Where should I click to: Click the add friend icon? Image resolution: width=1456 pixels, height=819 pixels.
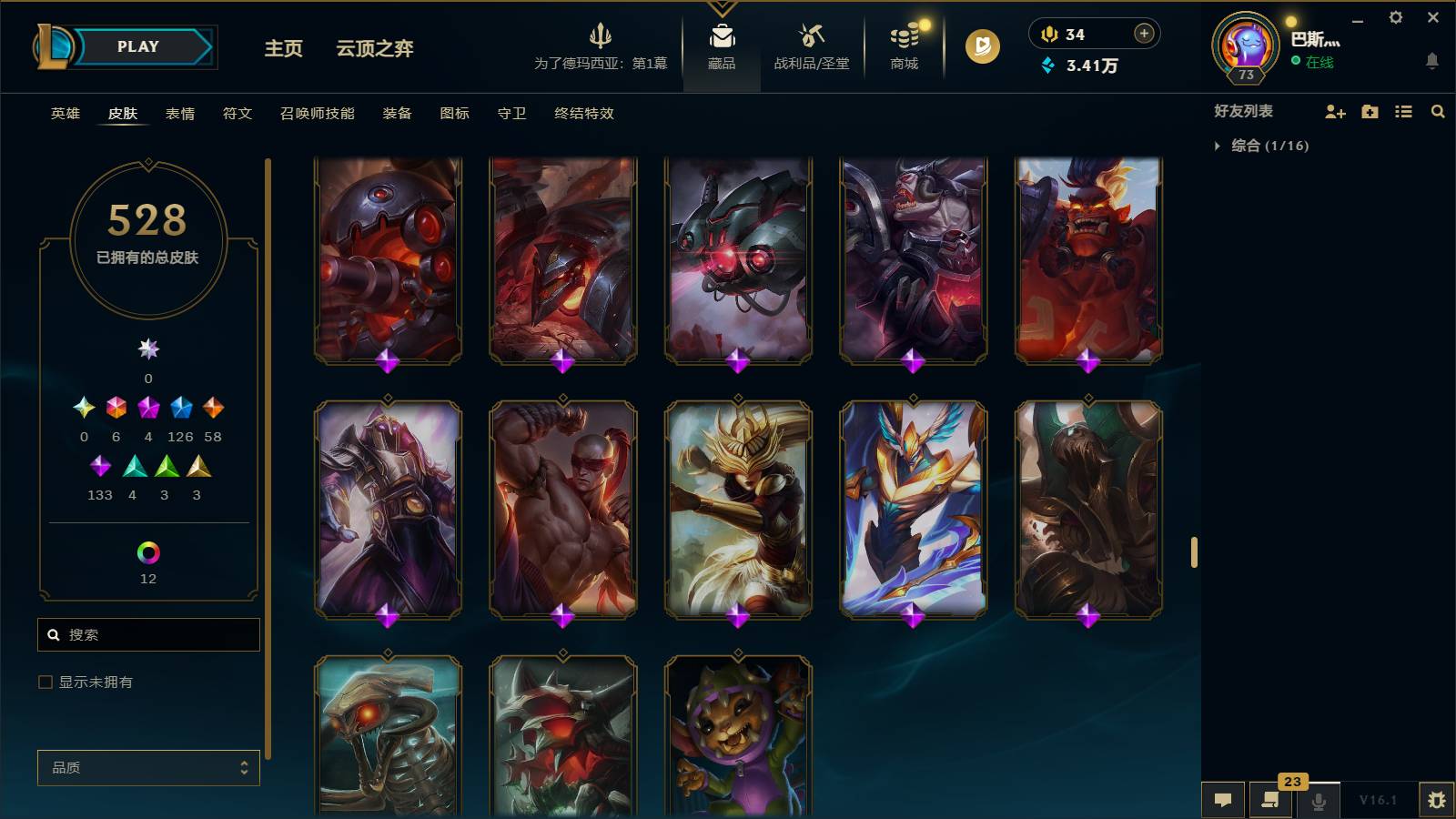tap(1334, 112)
